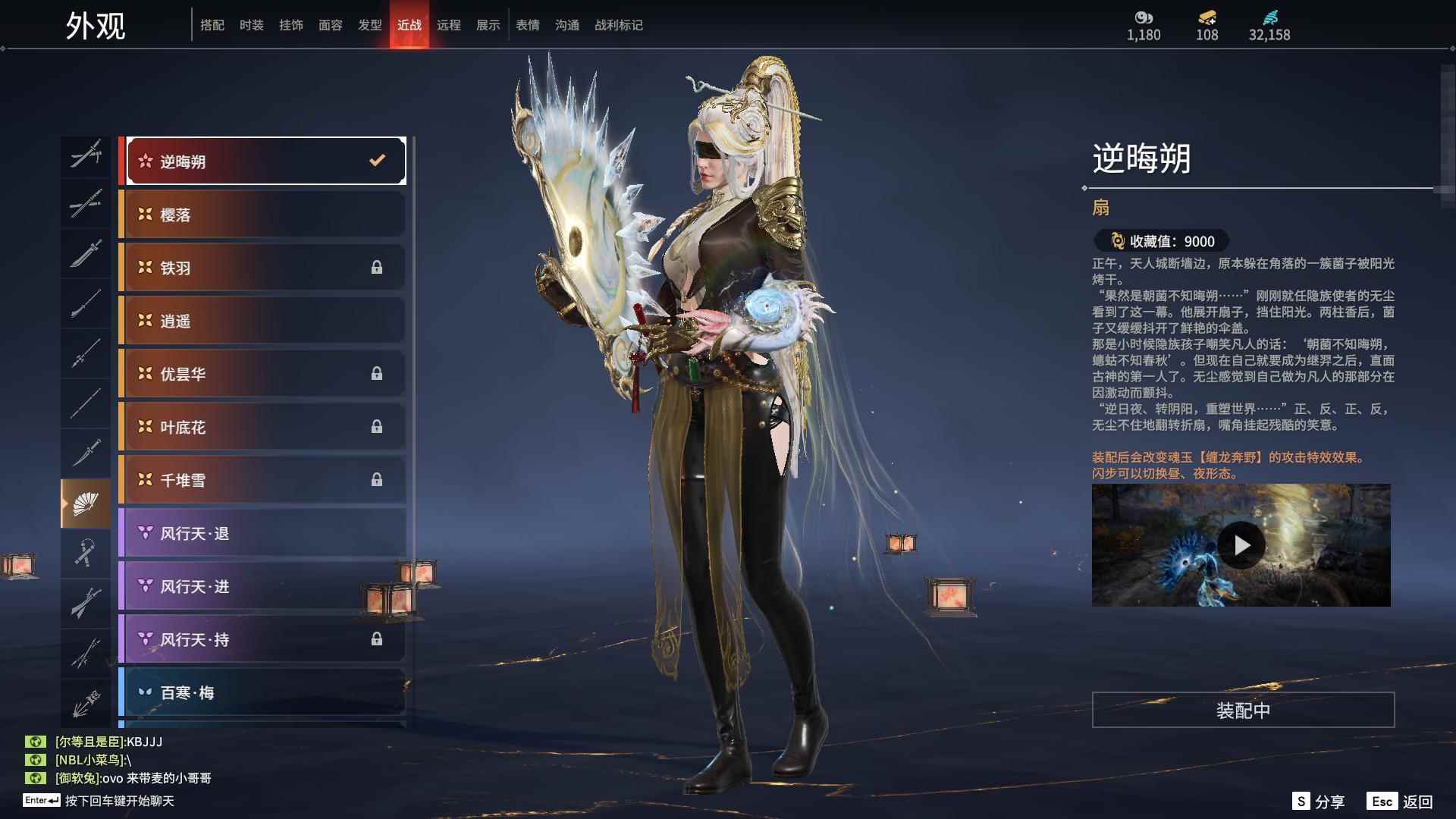Open the 表情 tab

tap(527, 25)
